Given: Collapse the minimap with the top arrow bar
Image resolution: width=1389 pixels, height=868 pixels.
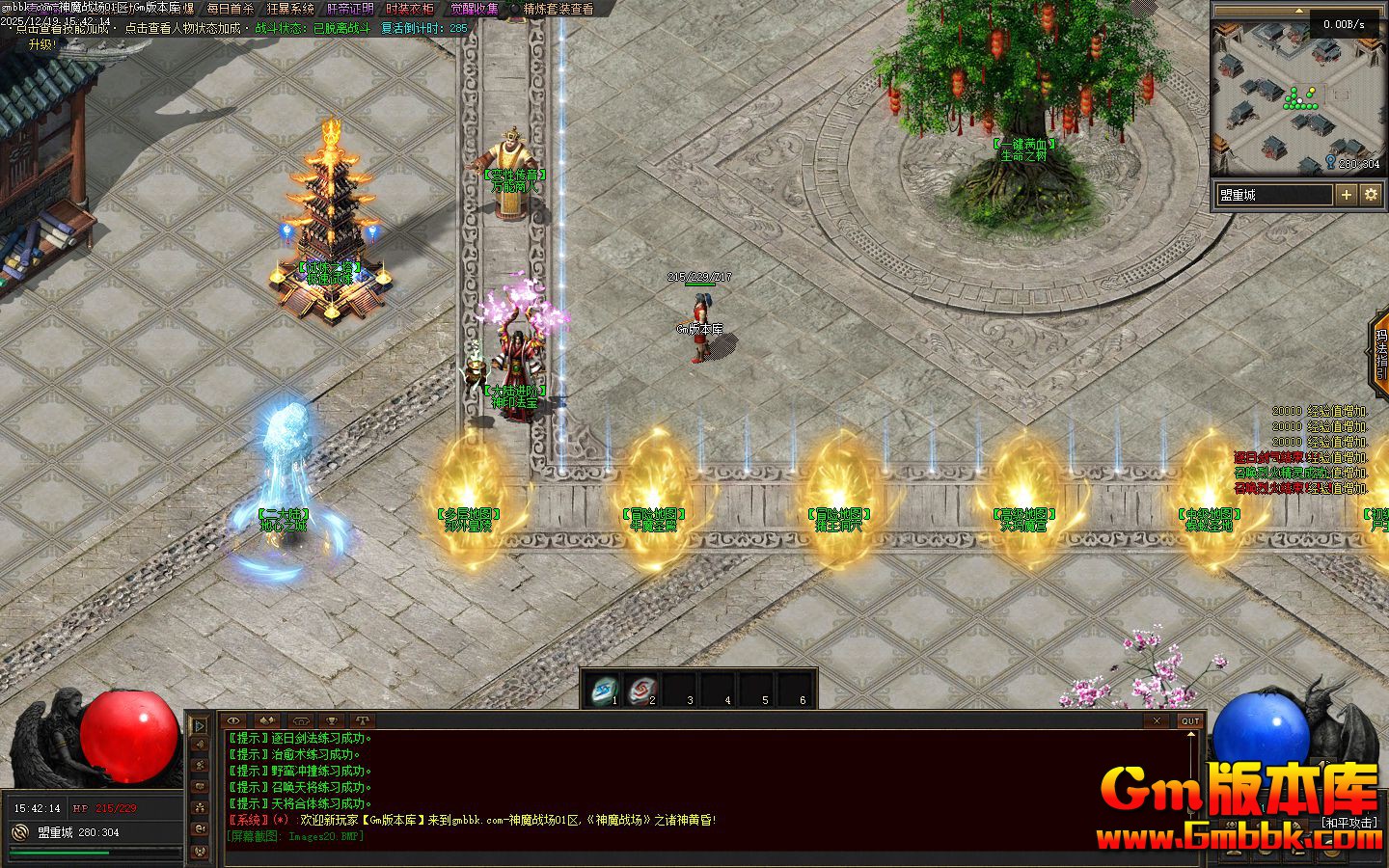Looking at the screenshot, I should tap(1297, 11).
